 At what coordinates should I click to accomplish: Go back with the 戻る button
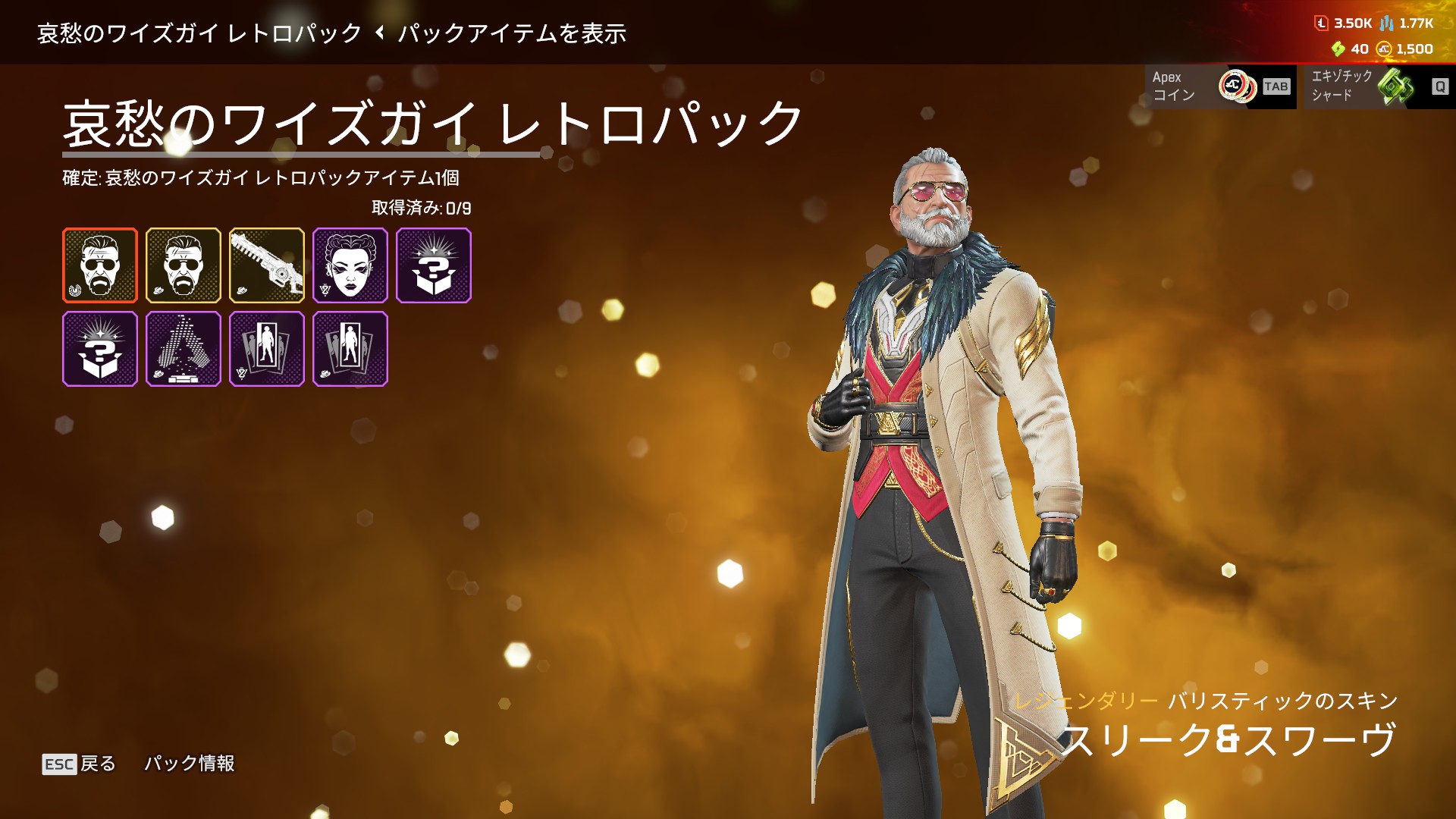click(x=80, y=764)
